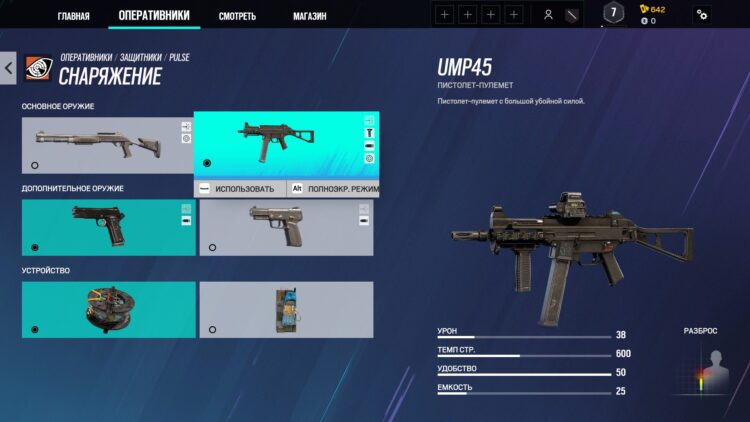Choose the nitro cell explosive gadget
This screenshot has width=750, height=422.
(x=286, y=309)
